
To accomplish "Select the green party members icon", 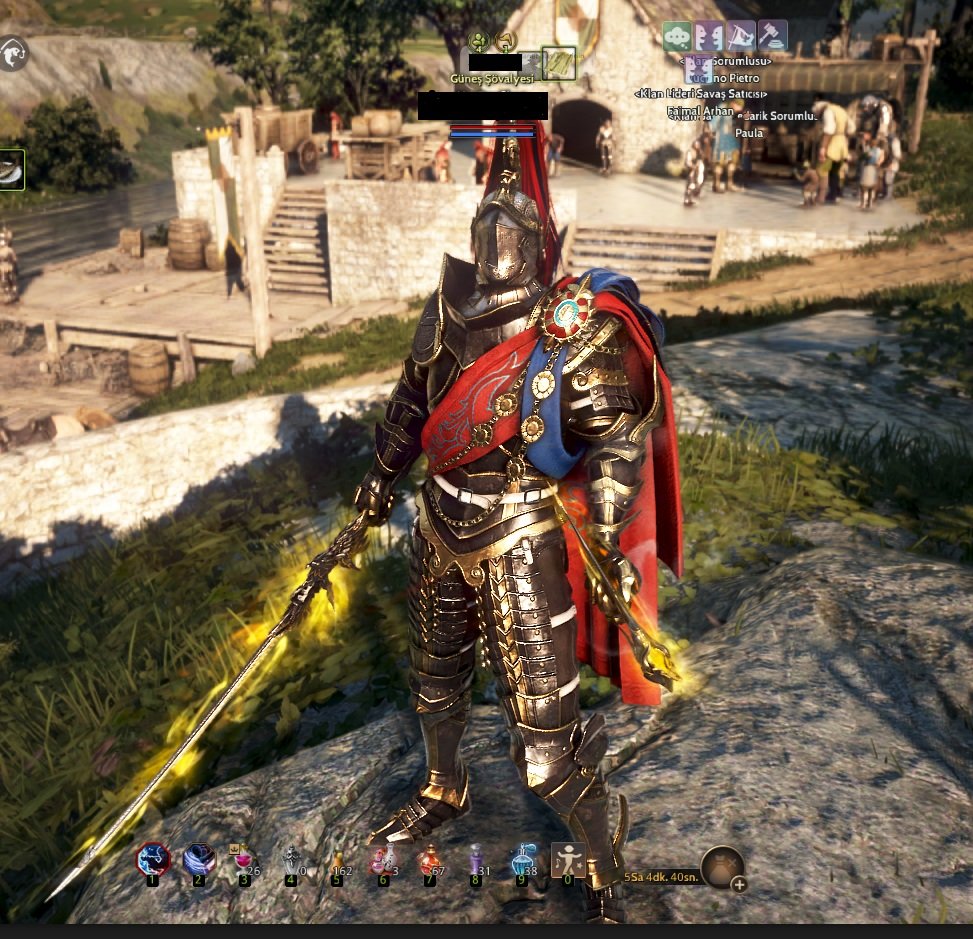I will pos(479,42).
